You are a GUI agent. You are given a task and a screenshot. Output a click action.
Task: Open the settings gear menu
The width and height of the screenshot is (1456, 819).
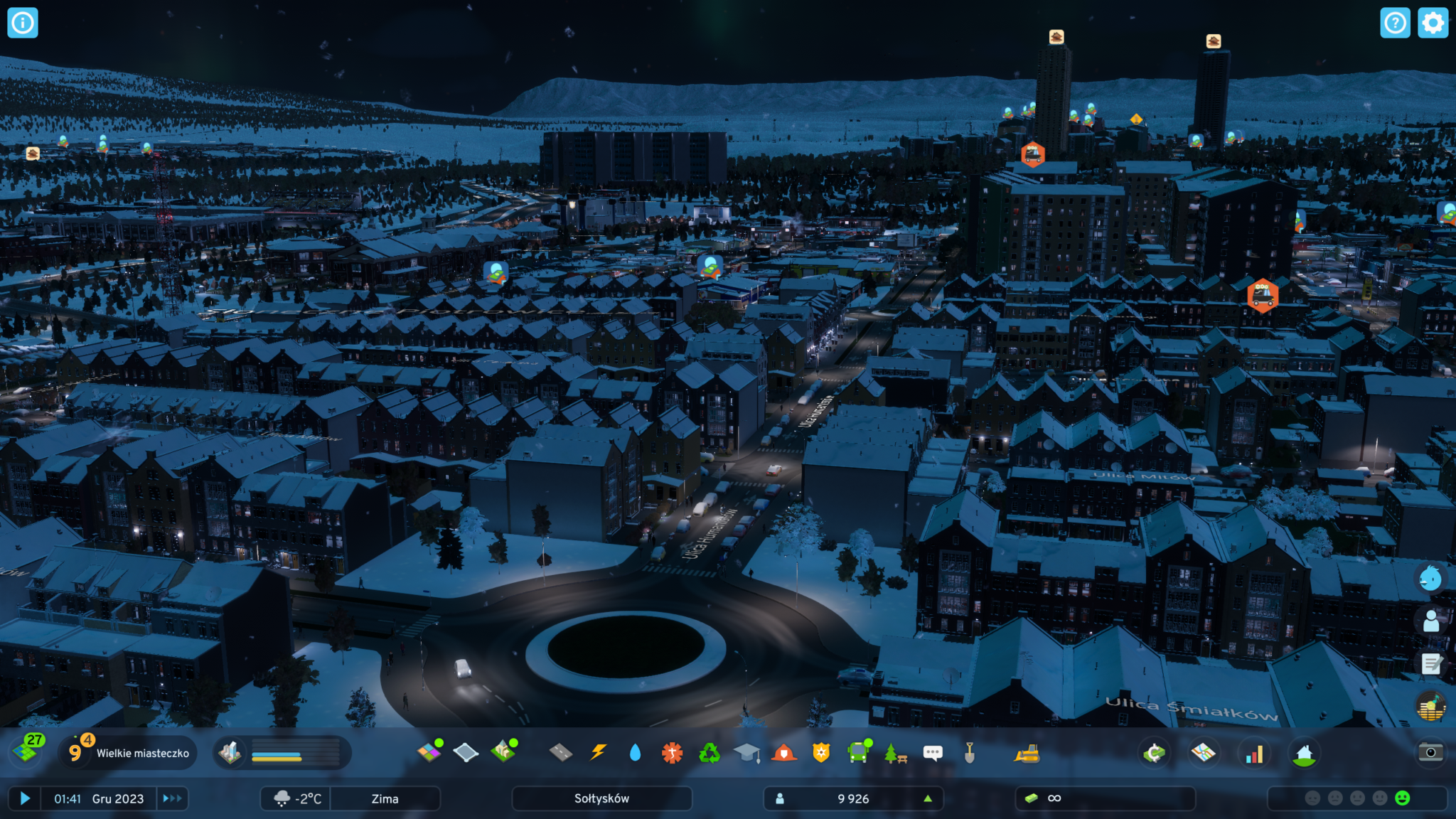click(1433, 23)
